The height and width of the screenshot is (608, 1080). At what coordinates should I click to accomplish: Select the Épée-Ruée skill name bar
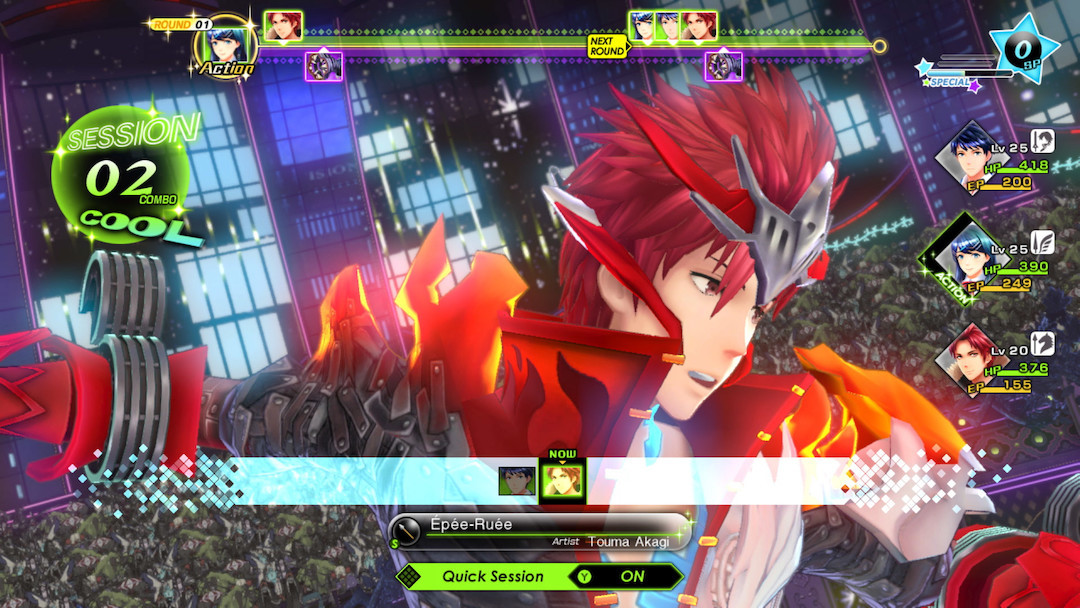pos(540,531)
